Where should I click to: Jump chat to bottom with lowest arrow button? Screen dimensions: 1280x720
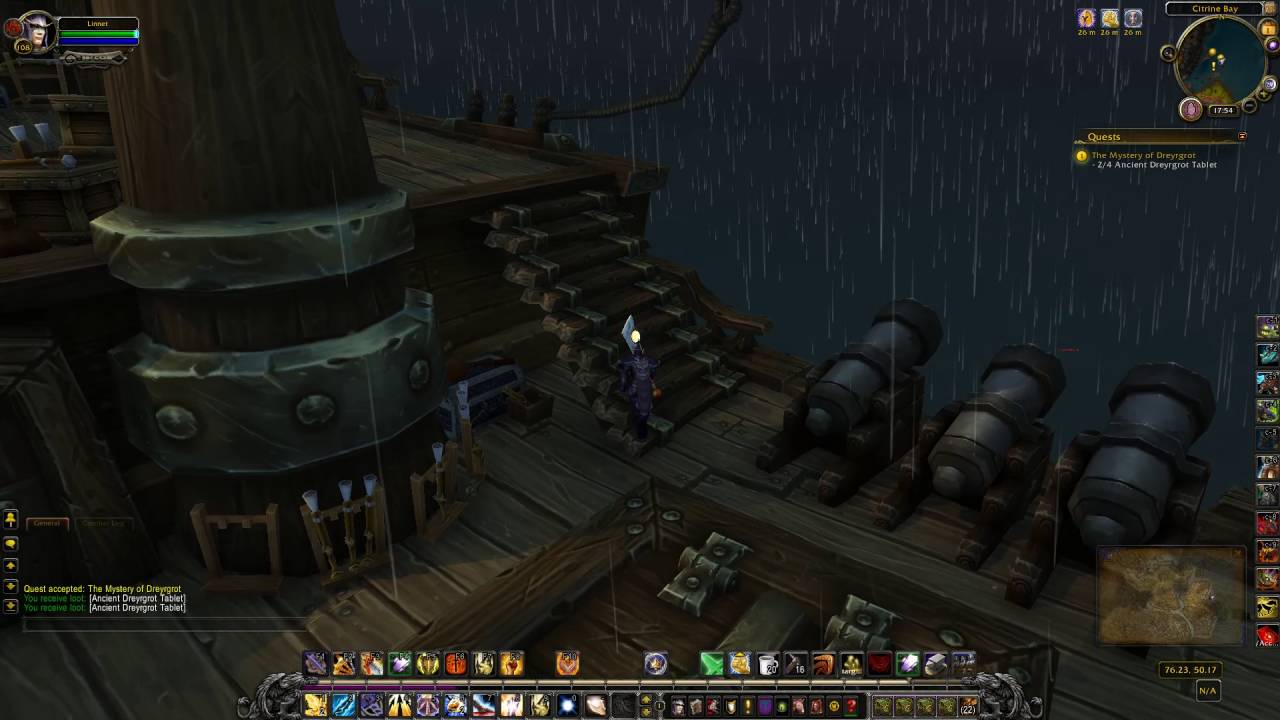pos(11,605)
